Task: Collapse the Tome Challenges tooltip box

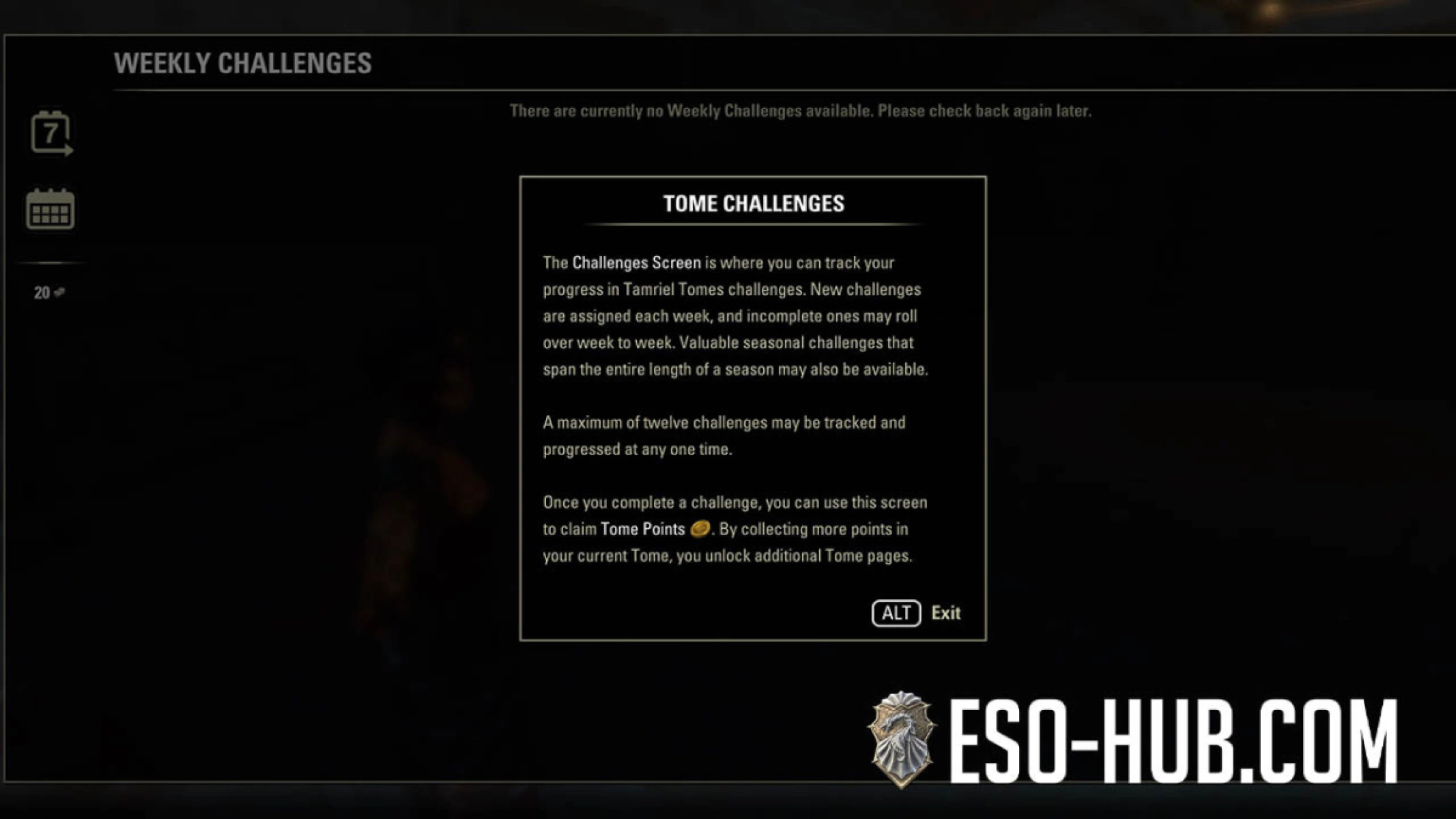Action: pos(896,613)
